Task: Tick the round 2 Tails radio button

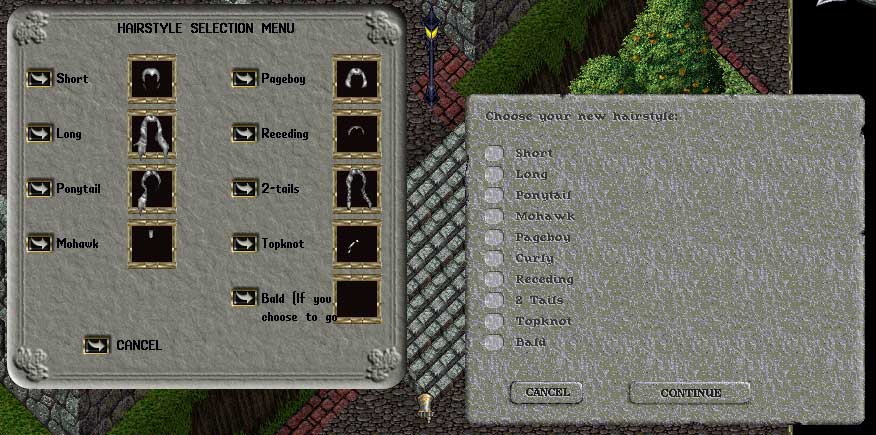Action: point(494,300)
